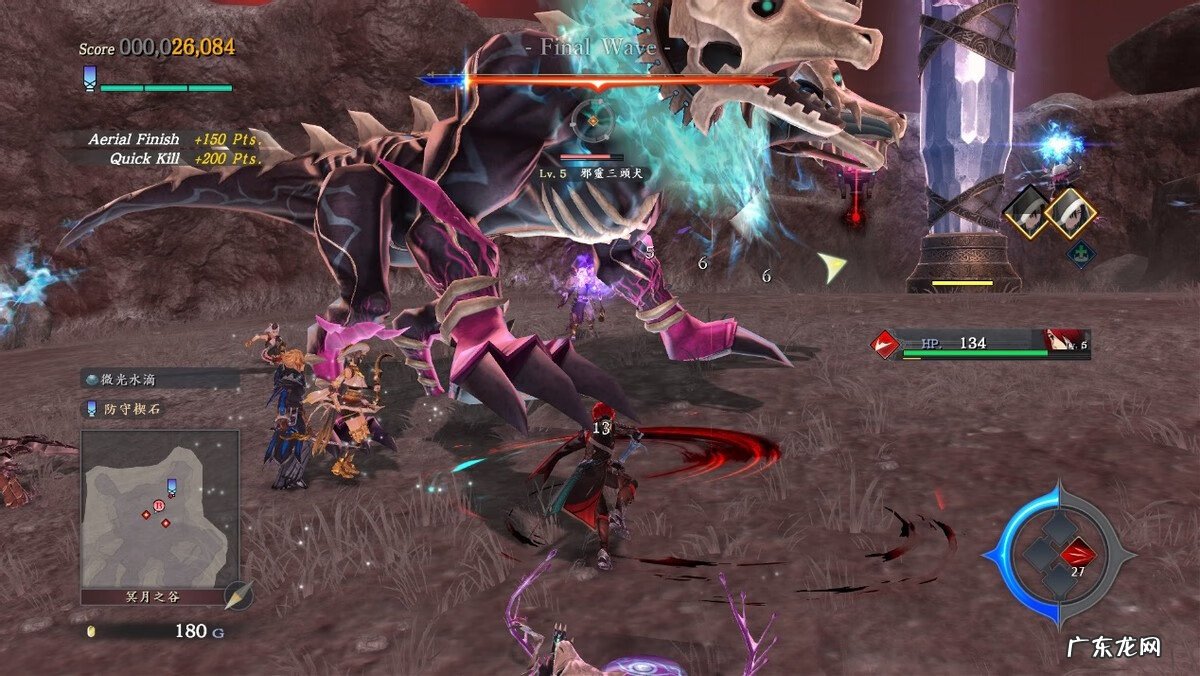
Task: Click the lock-on reticle above the boss name
Action: 592,121
